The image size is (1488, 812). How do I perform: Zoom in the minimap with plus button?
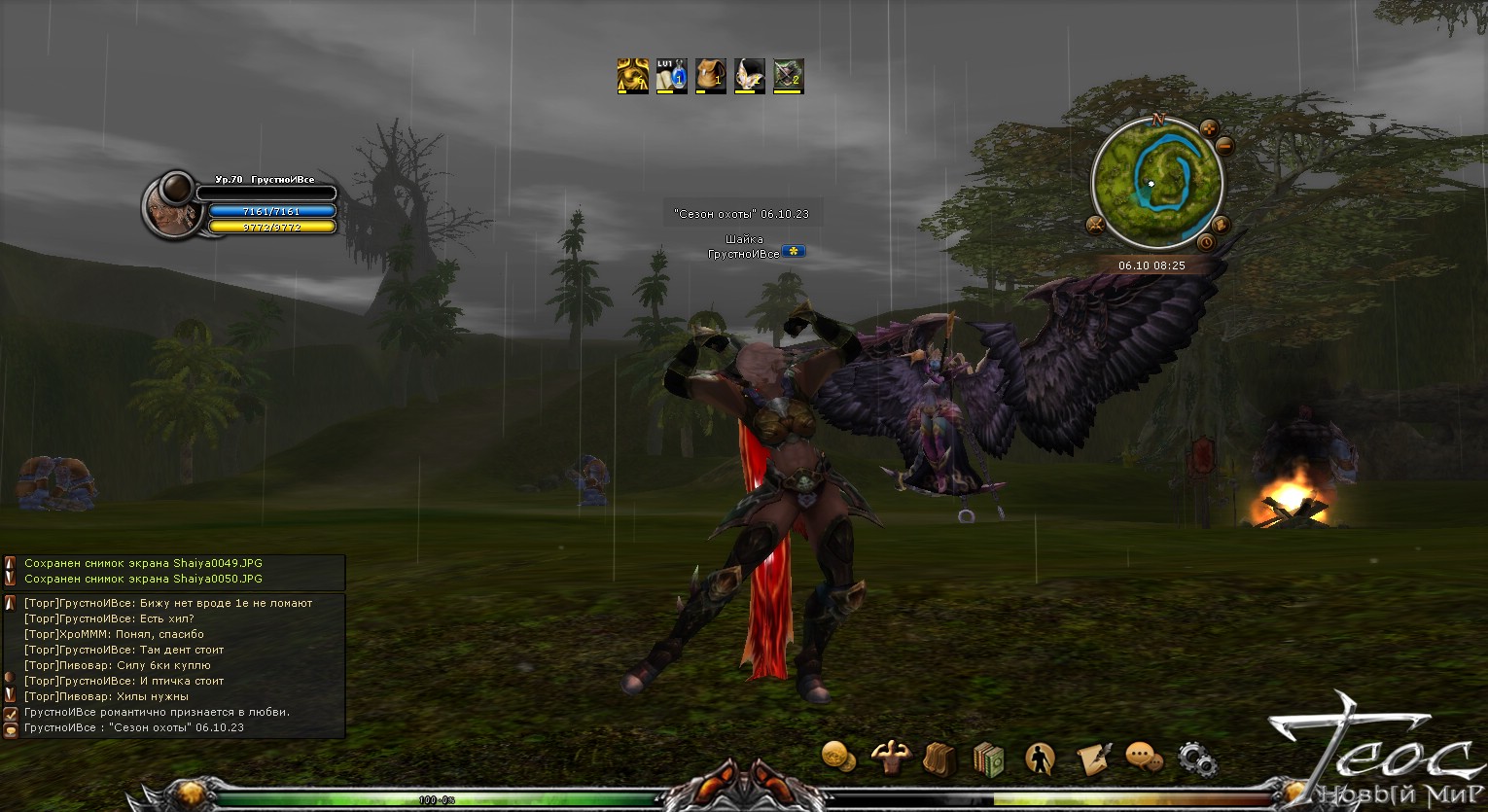point(1209,127)
